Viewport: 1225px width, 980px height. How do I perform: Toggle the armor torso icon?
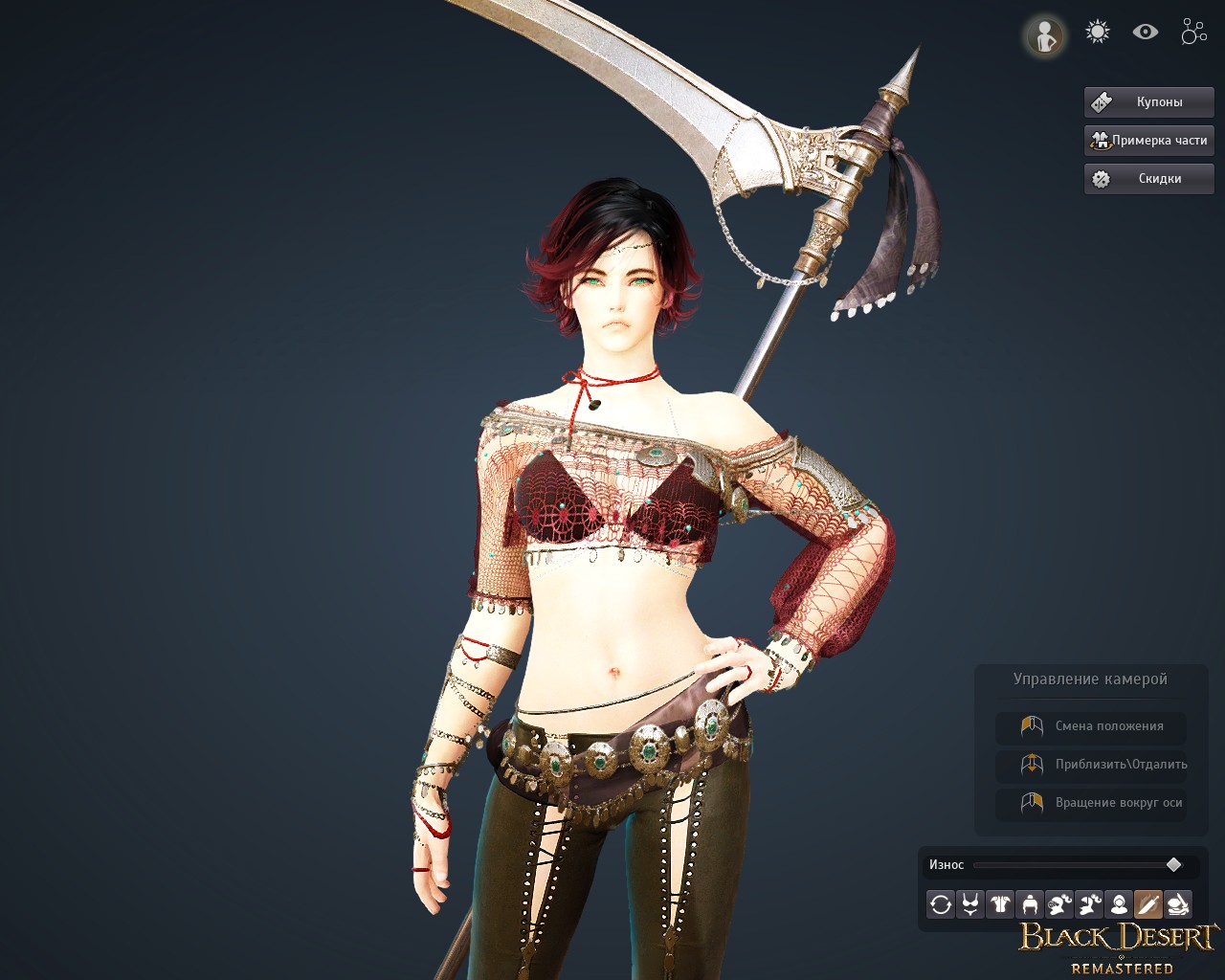click(x=1000, y=904)
